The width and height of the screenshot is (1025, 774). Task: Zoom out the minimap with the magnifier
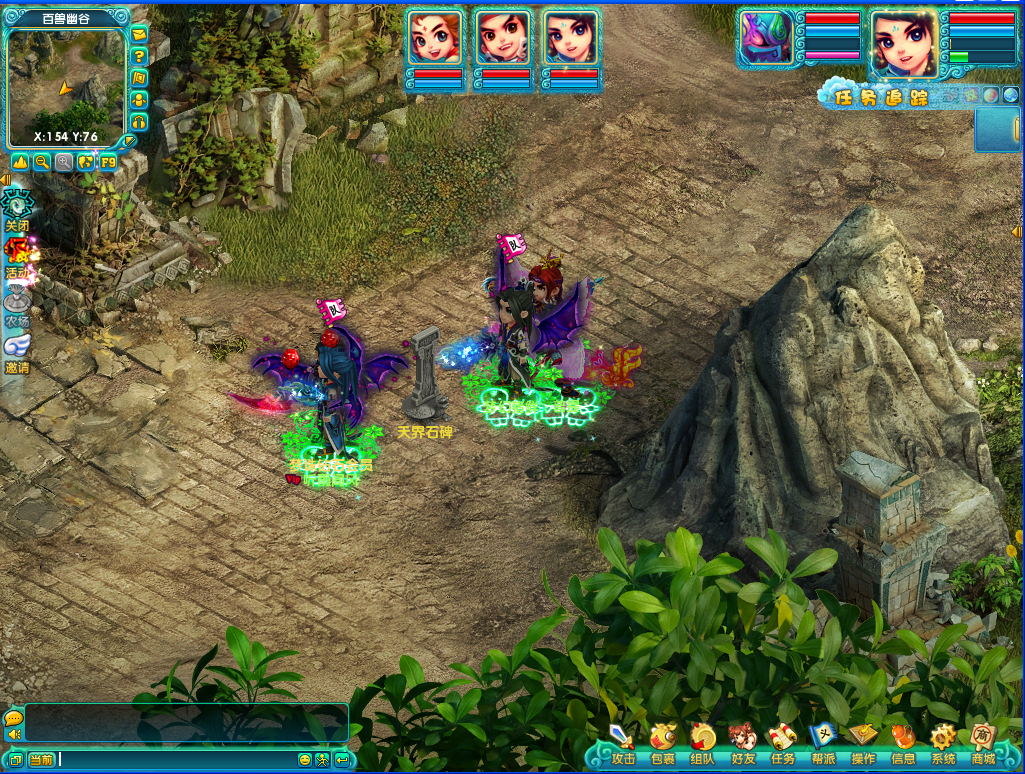(42, 162)
